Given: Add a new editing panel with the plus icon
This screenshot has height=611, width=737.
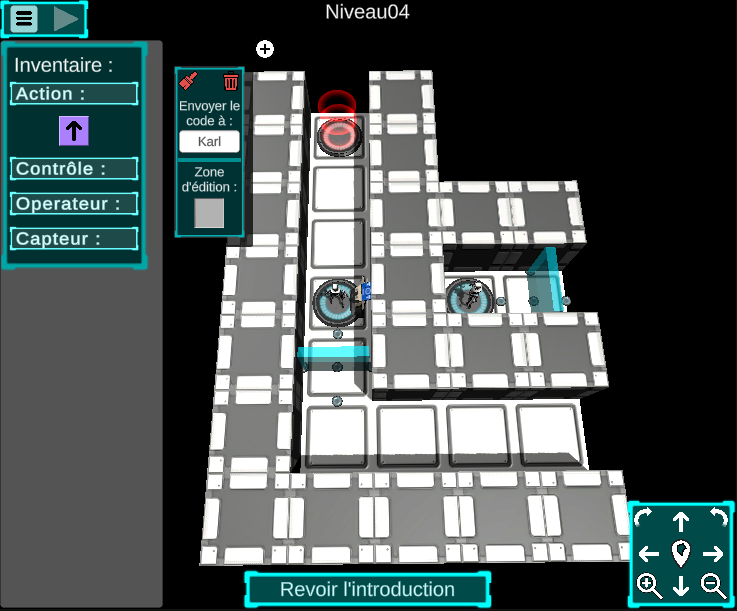Looking at the screenshot, I should (x=265, y=49).
